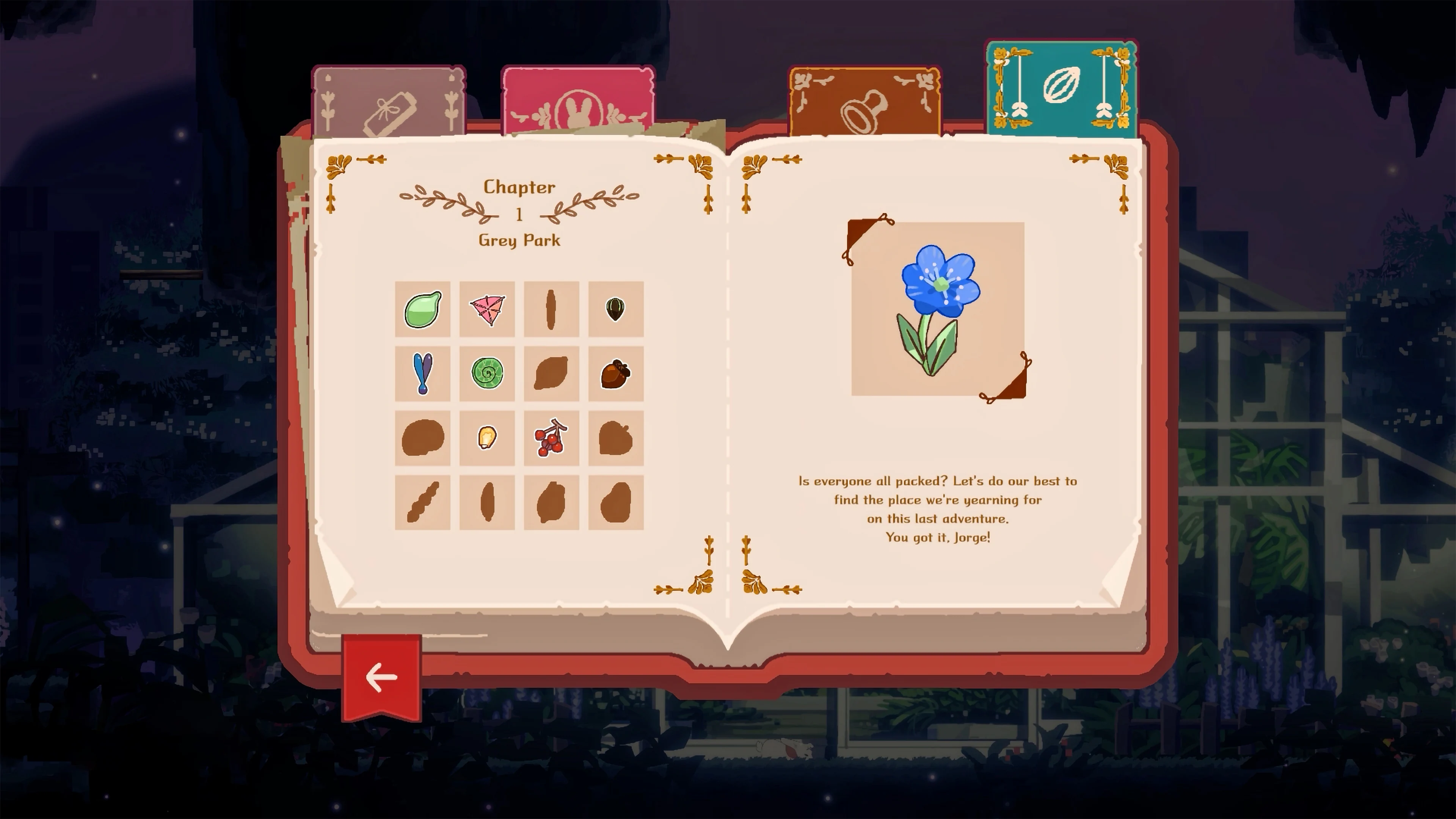Click the wavy seed silhouette in the bottom row
This screenshot has height=819, width=1456.
(x=423, y=502)
